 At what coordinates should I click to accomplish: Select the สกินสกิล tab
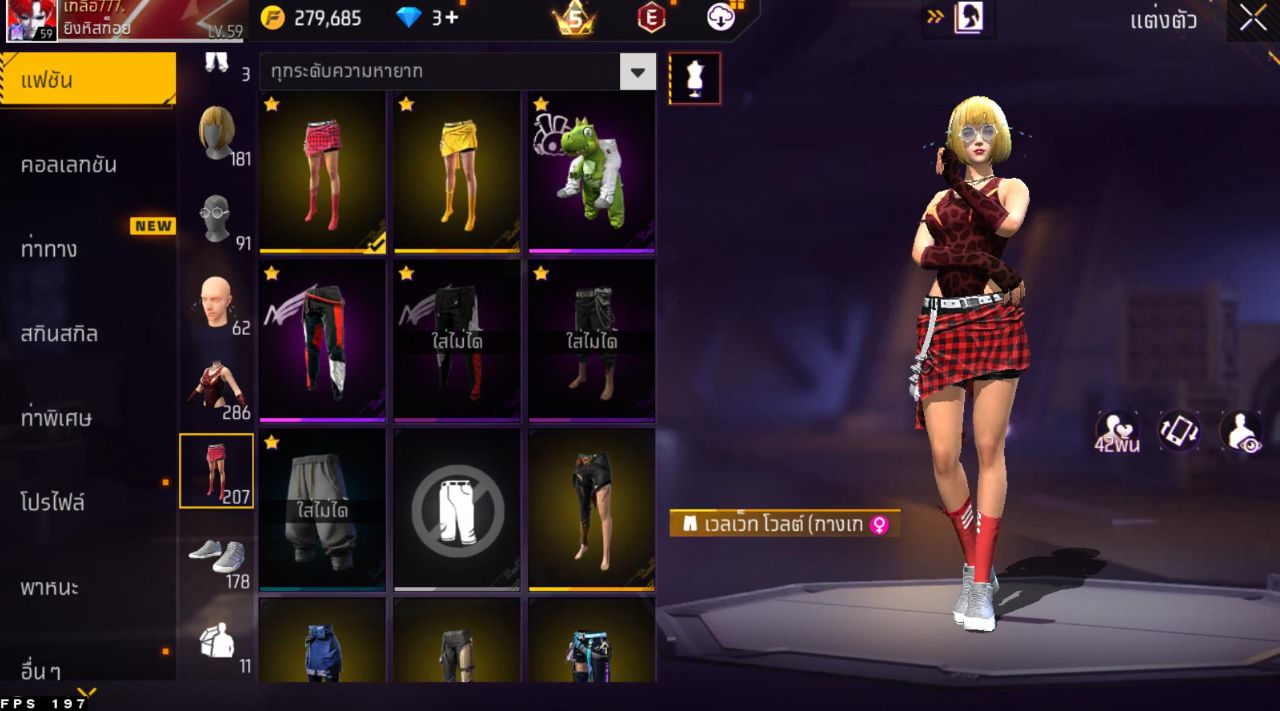[x=60, y=334]
